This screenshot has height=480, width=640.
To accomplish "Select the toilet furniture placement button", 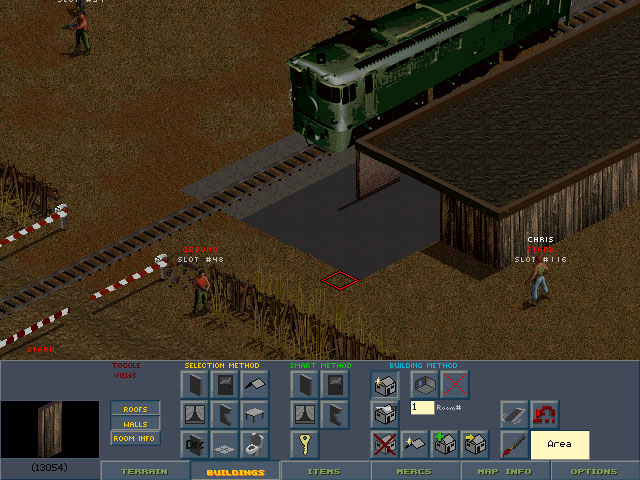I will coord(255,444).
